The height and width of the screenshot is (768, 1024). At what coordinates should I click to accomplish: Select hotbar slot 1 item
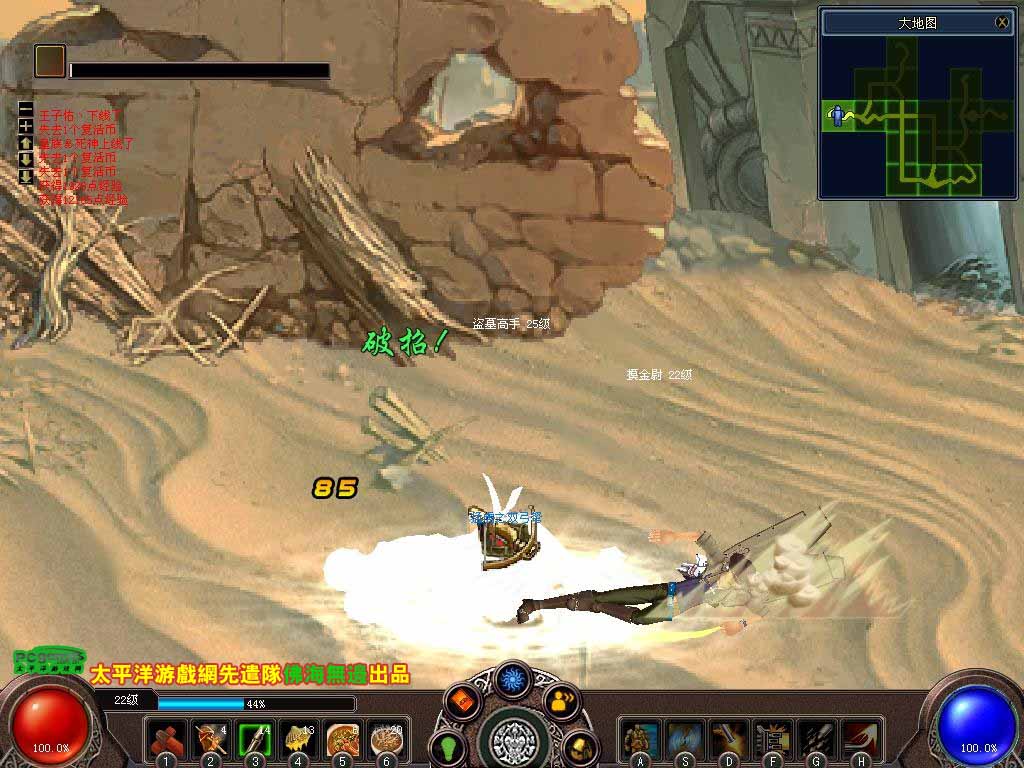click(166, 739)
